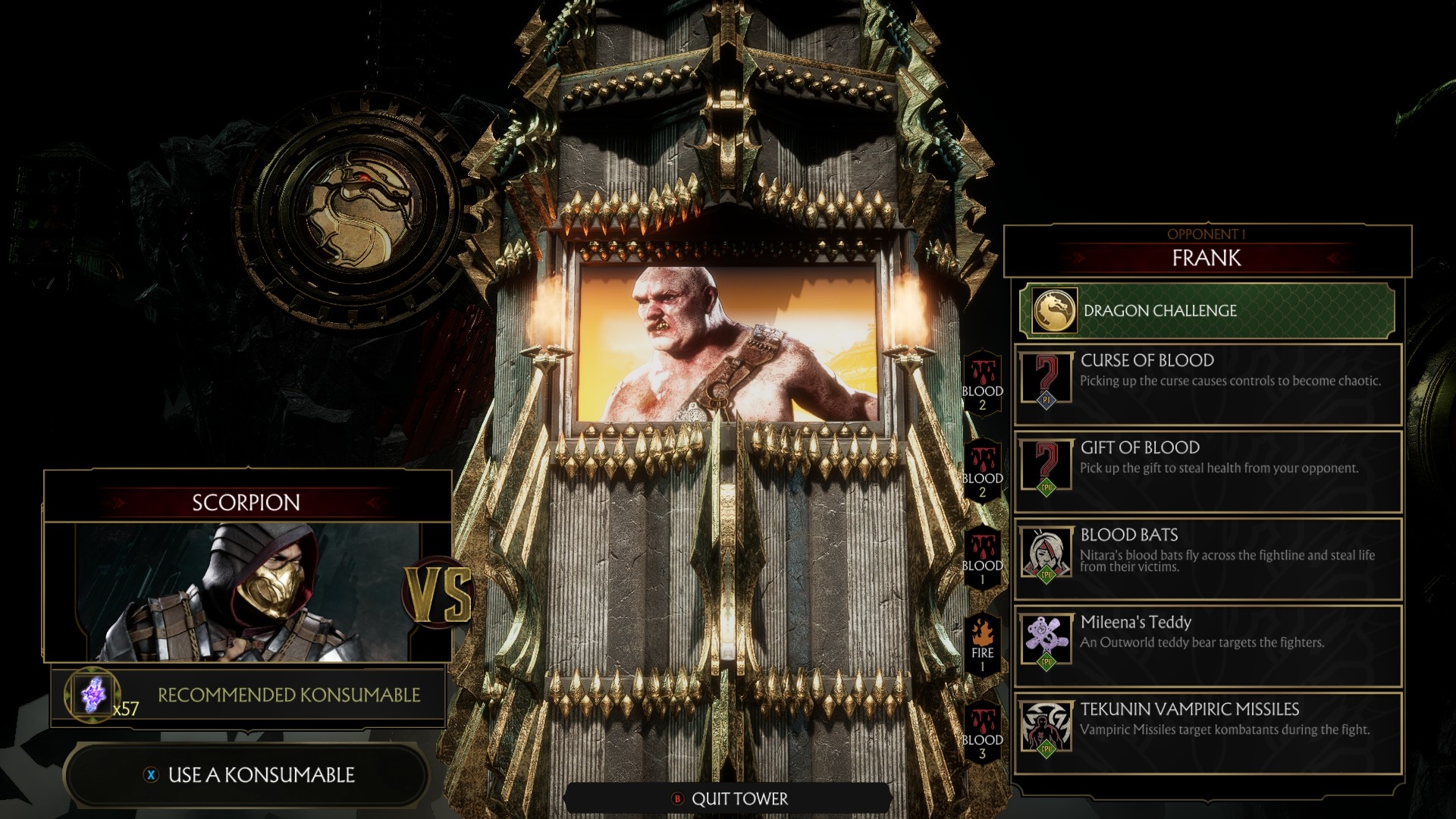Click the Blood 3 element badge
The width and height of the screenshot is (1456, 819).
(983, 732)
